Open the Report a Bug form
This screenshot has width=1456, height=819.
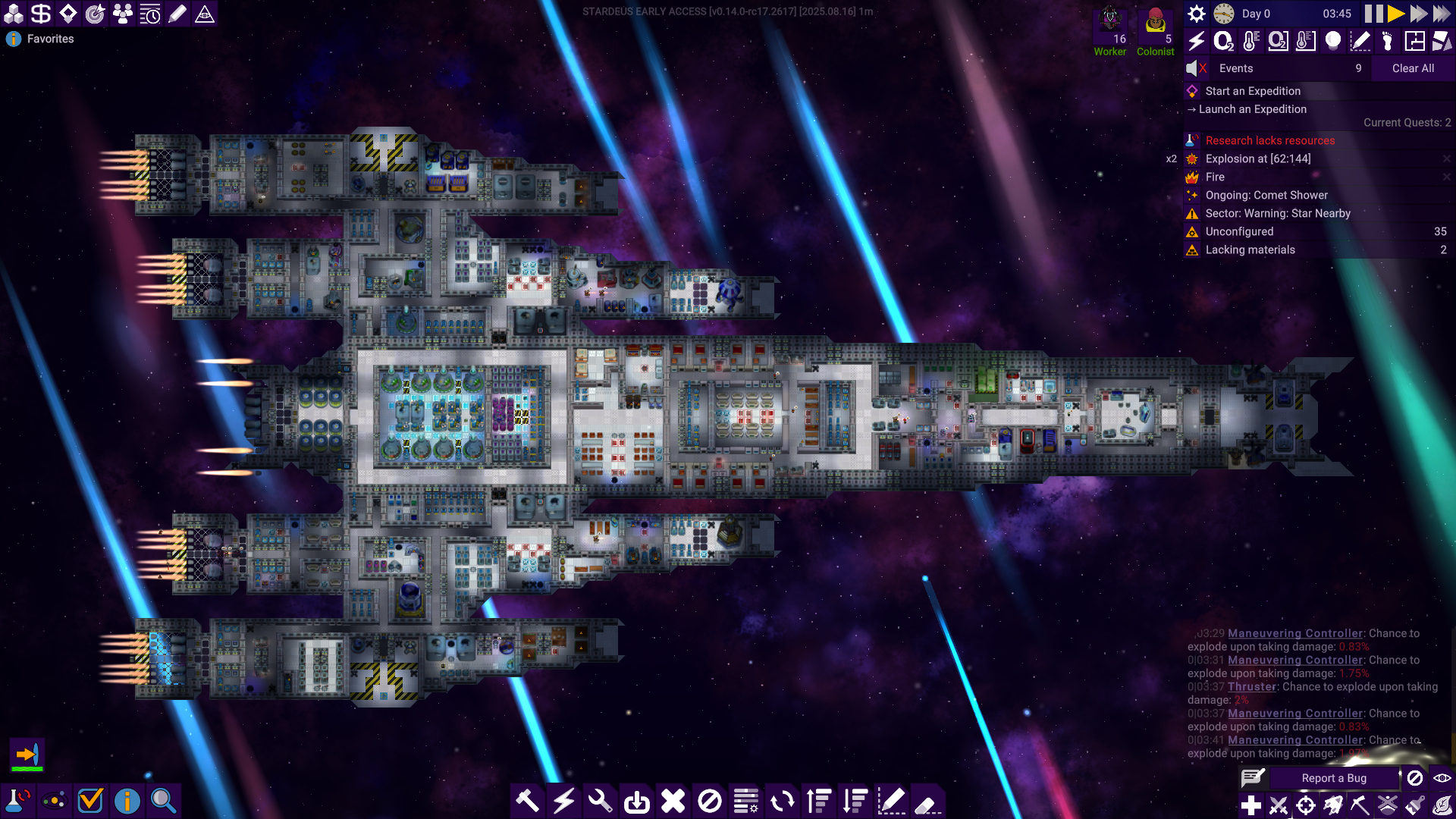(x=1334, y=778)
